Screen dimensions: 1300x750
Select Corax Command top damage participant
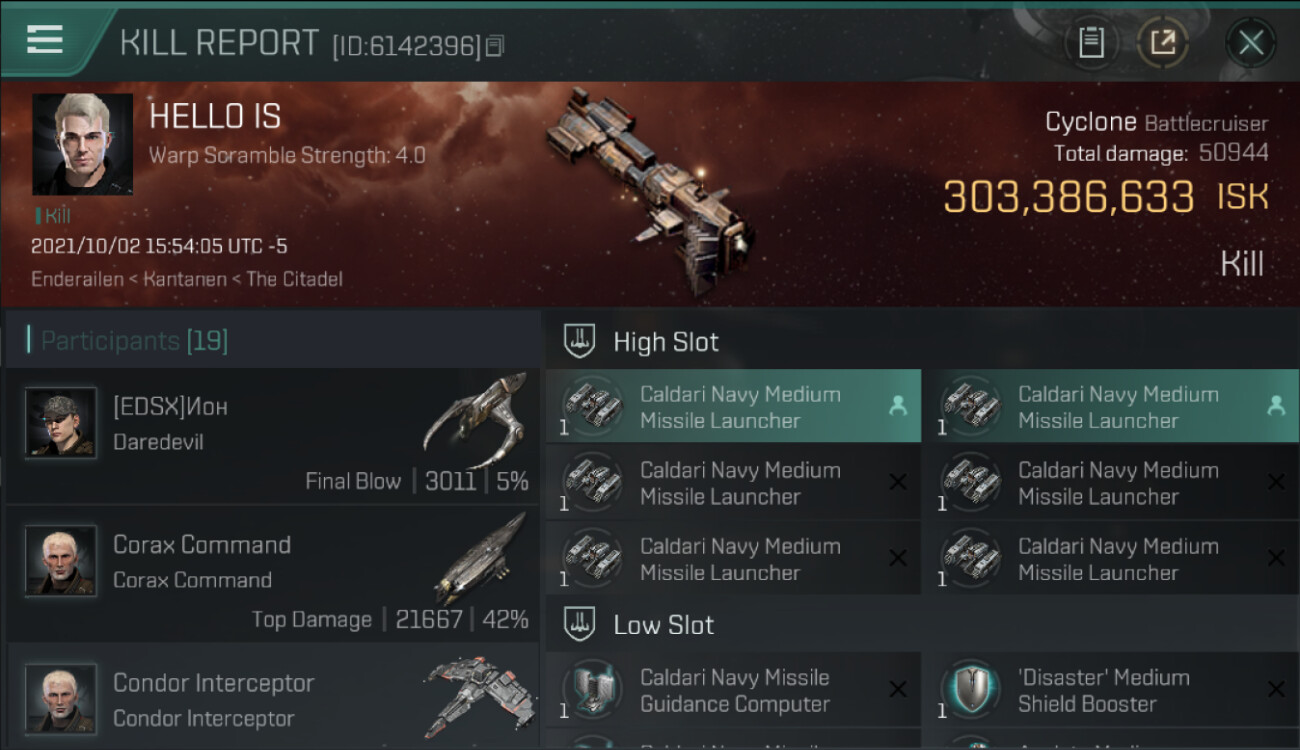pos(272,573)
